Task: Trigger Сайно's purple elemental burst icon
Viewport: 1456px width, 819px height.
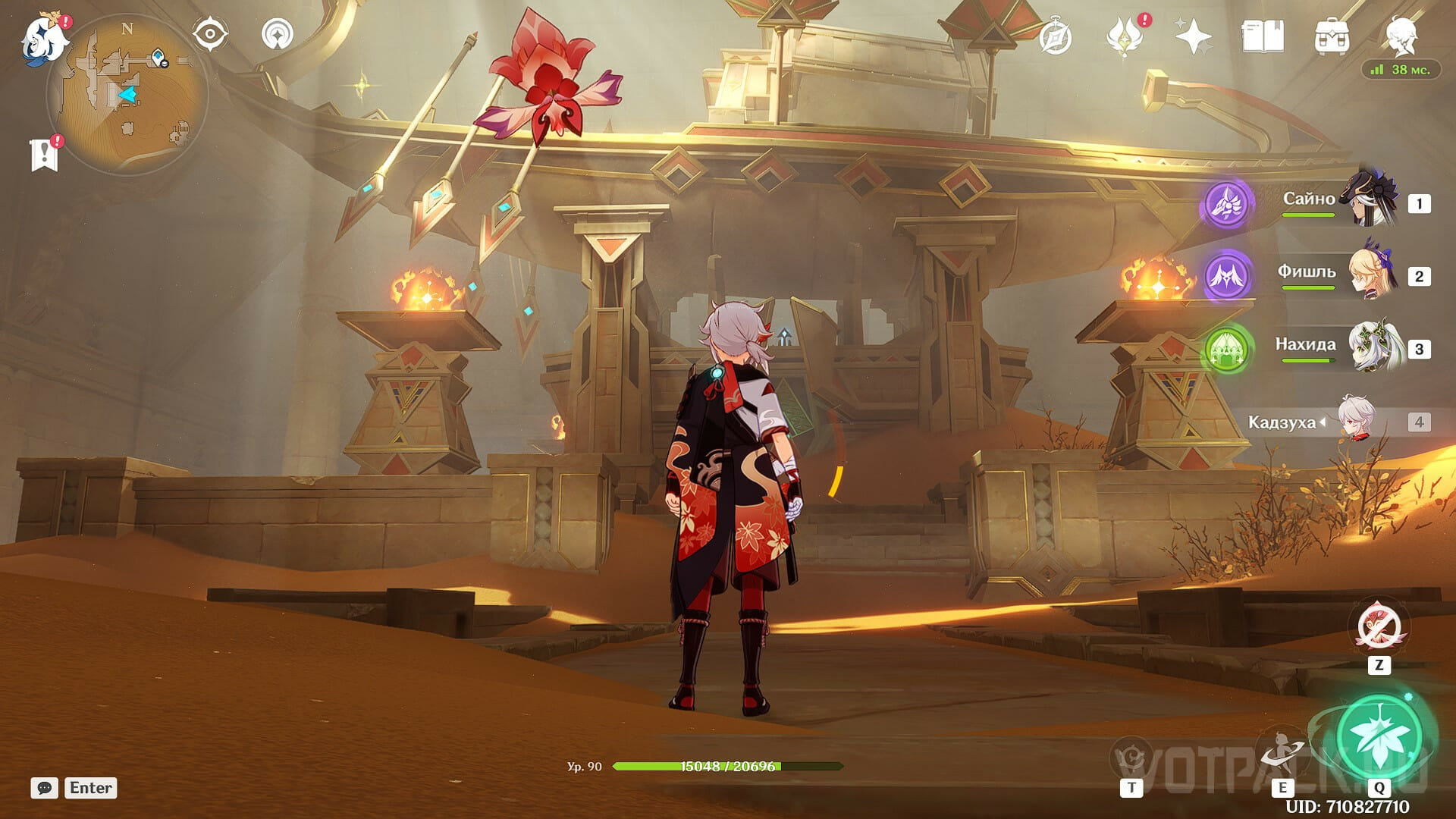Action: (x=1226, y=203)
